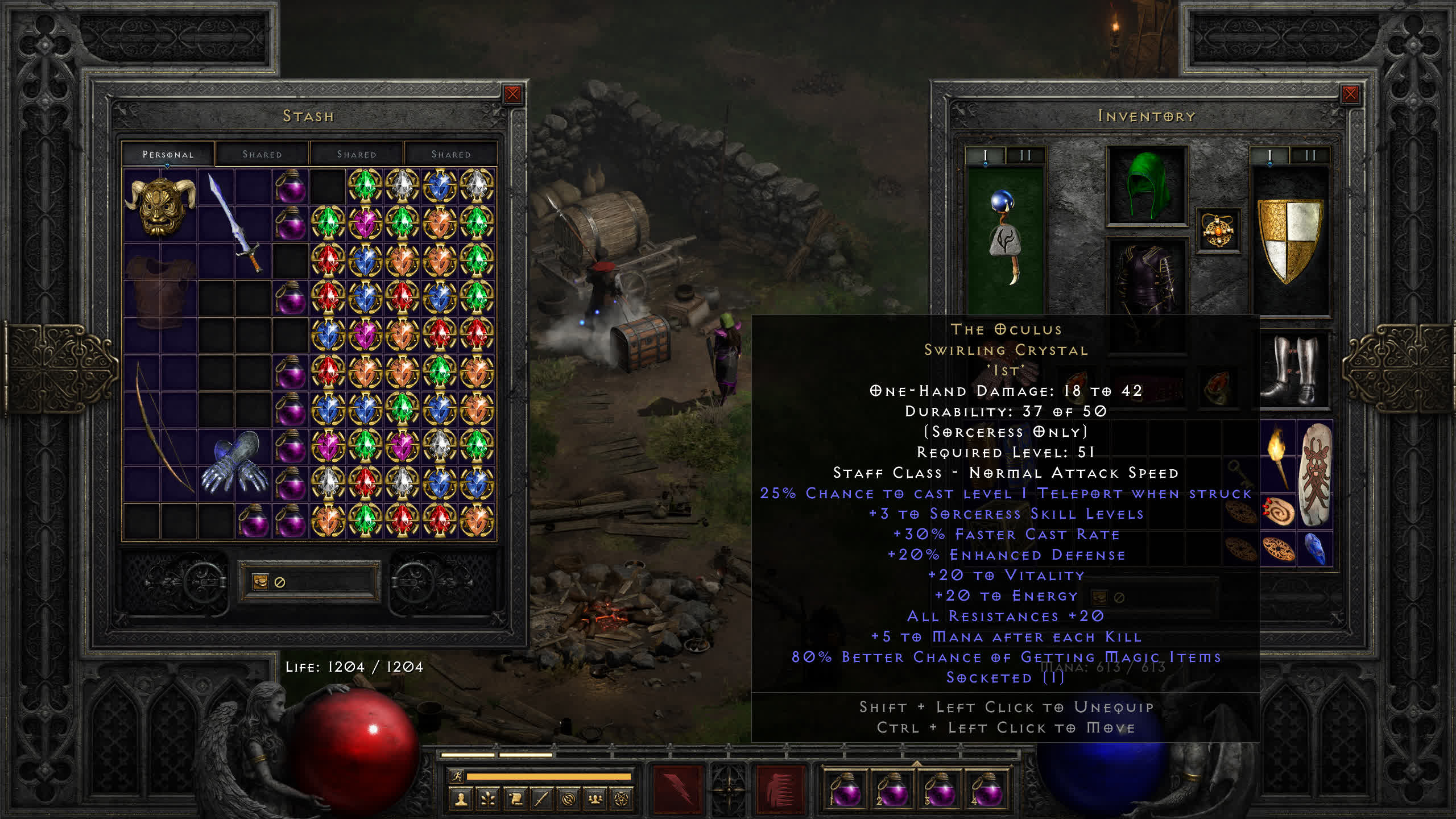This screenshot has width=1456, height=819.
Task: Use the potion in belt slot 1
Action: (845, 789)
